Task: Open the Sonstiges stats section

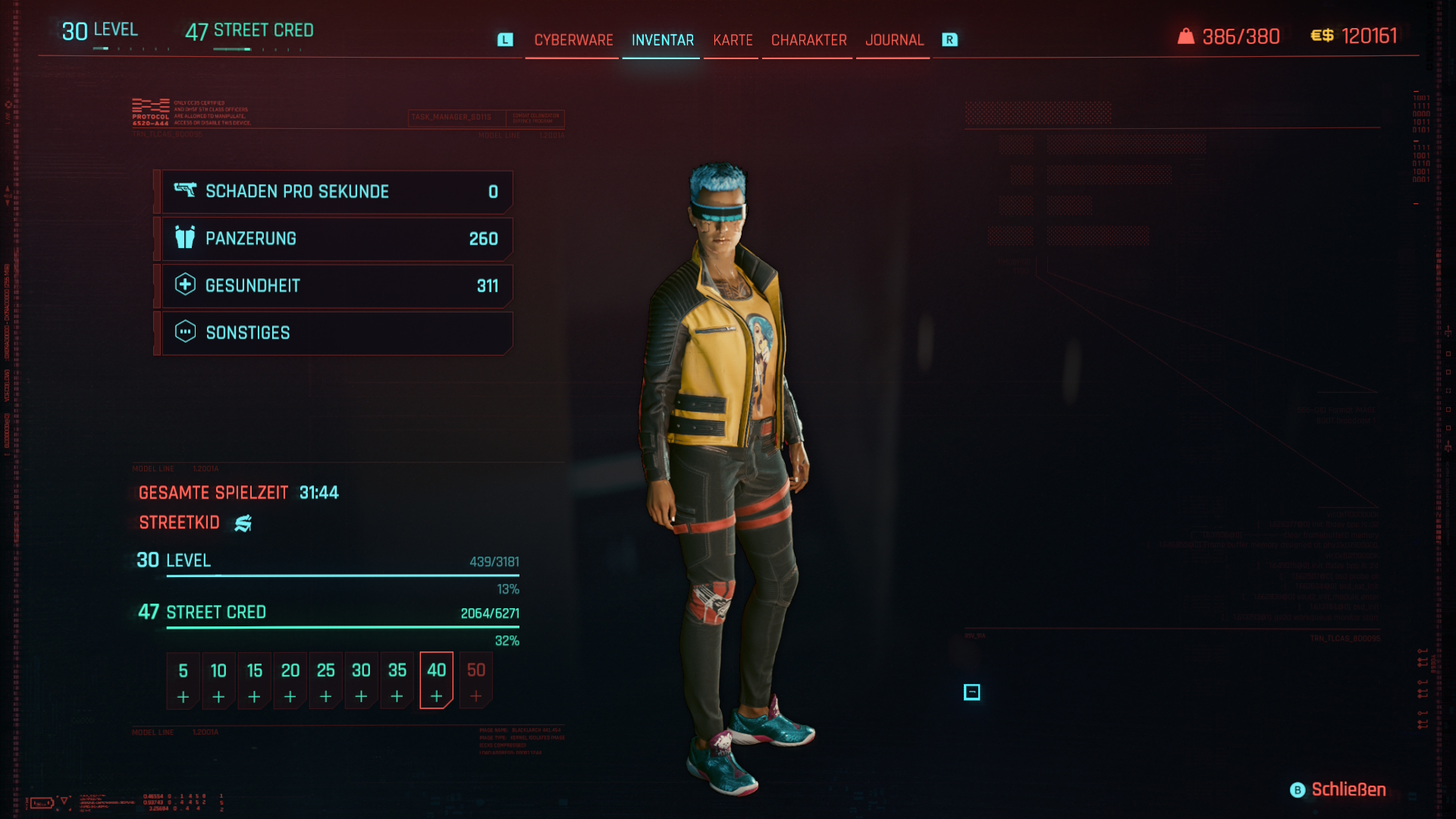Action: [x=337, y=333]
